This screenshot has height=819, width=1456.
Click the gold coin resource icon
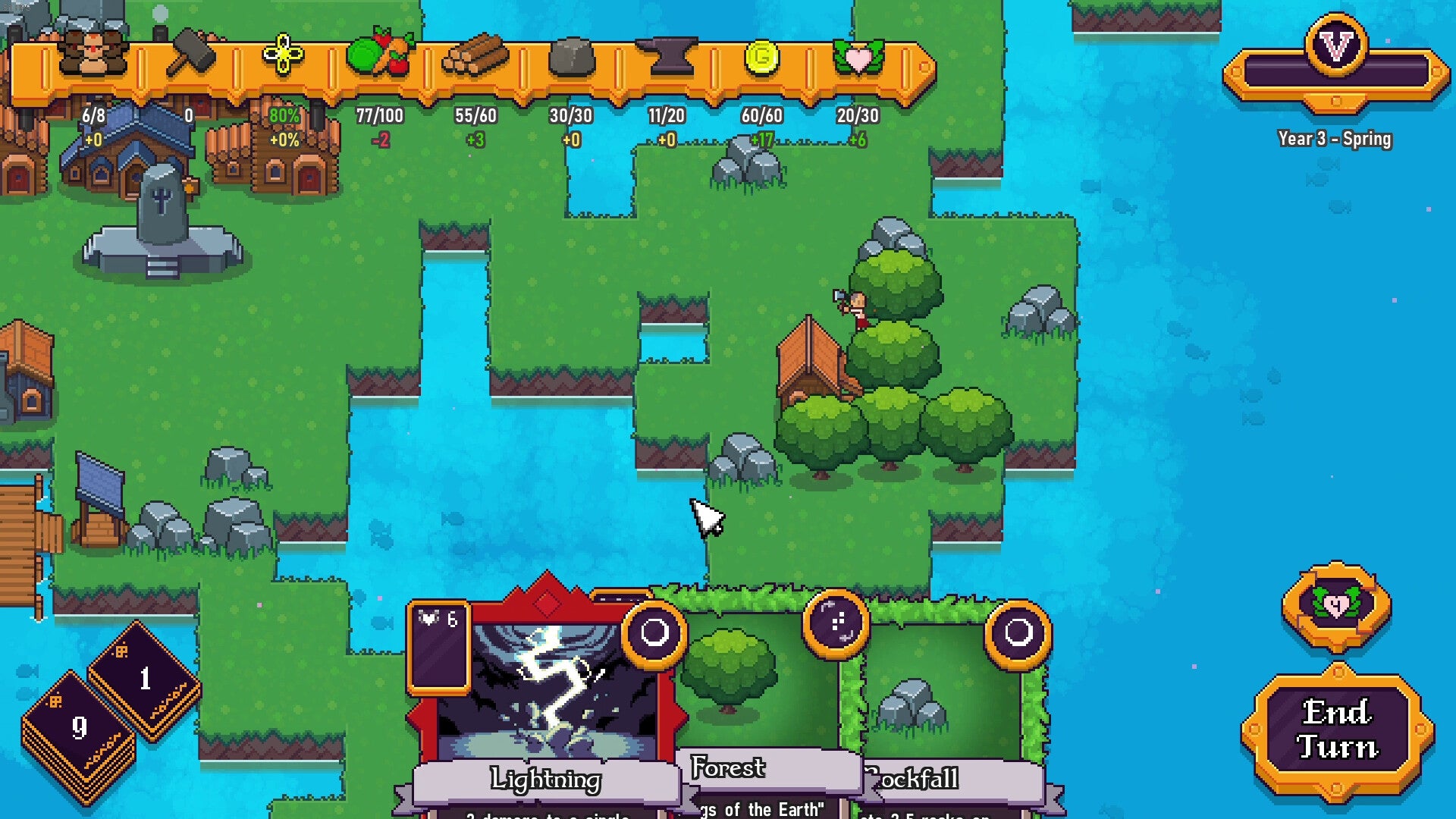coord(762,53)
